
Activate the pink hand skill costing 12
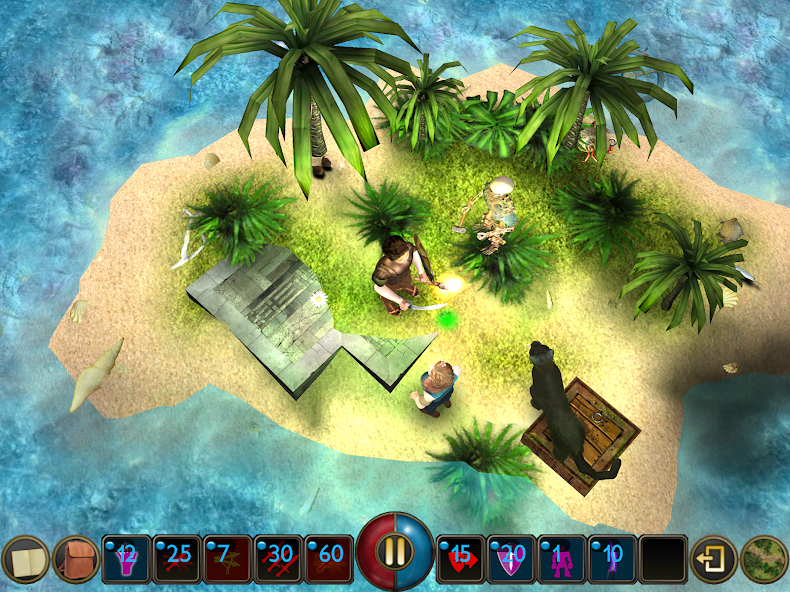point(127,560)
